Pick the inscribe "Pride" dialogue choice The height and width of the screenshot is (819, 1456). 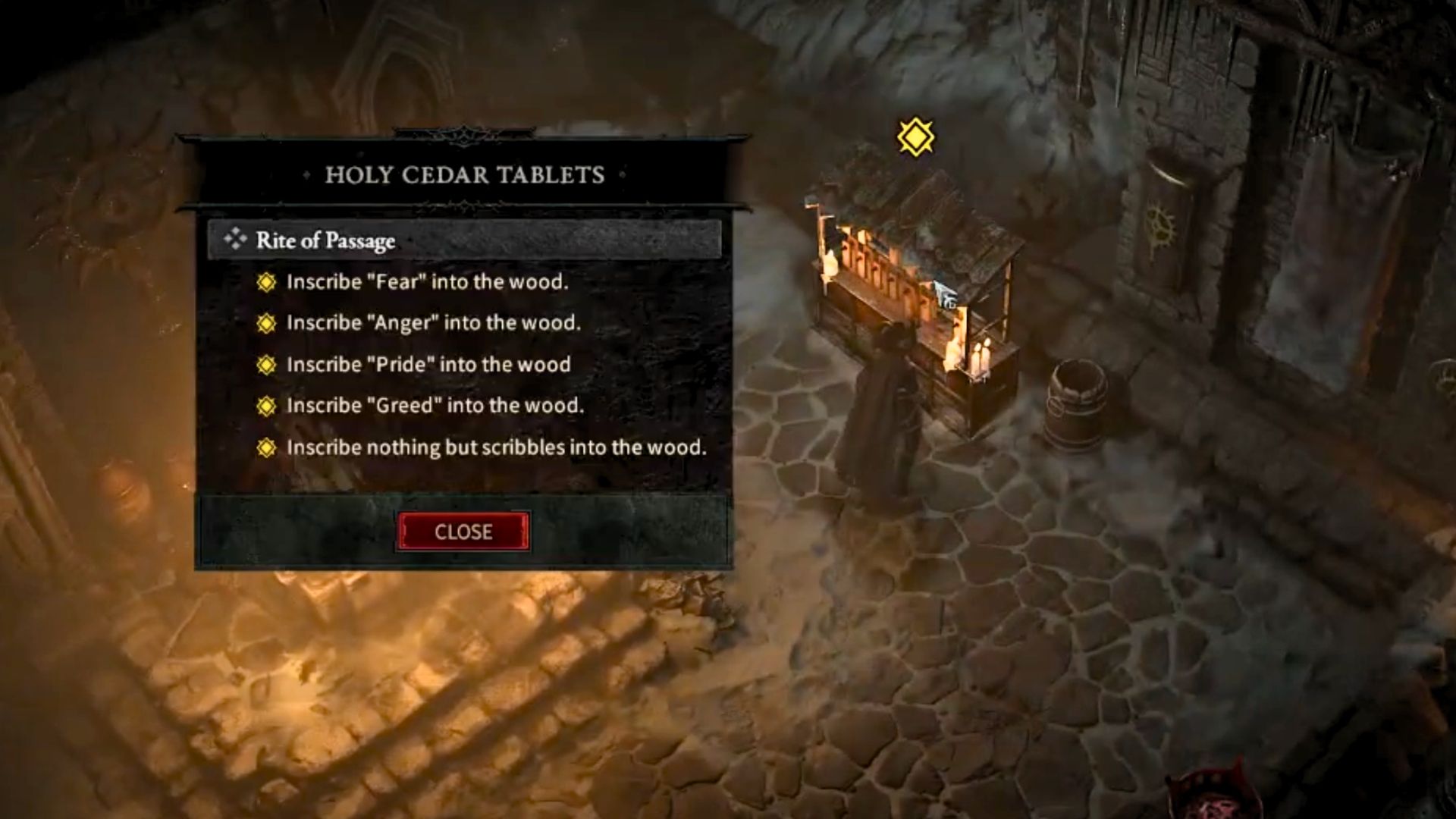pos(428,365)
